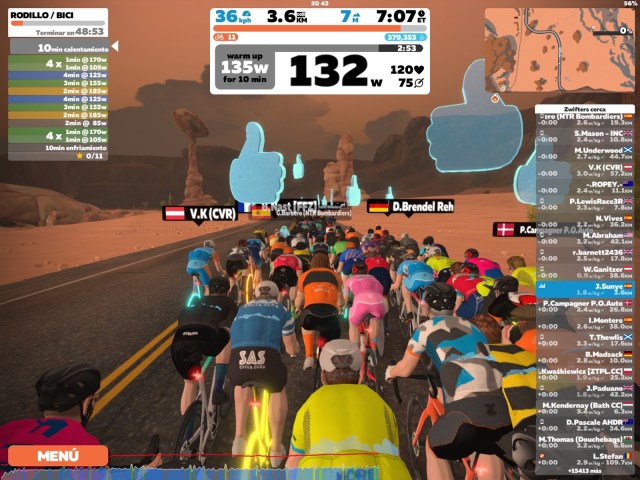Click the V.K (CVR) rider name tag
Viewport: 640px width, 480px height.
[x=200, y=213]
